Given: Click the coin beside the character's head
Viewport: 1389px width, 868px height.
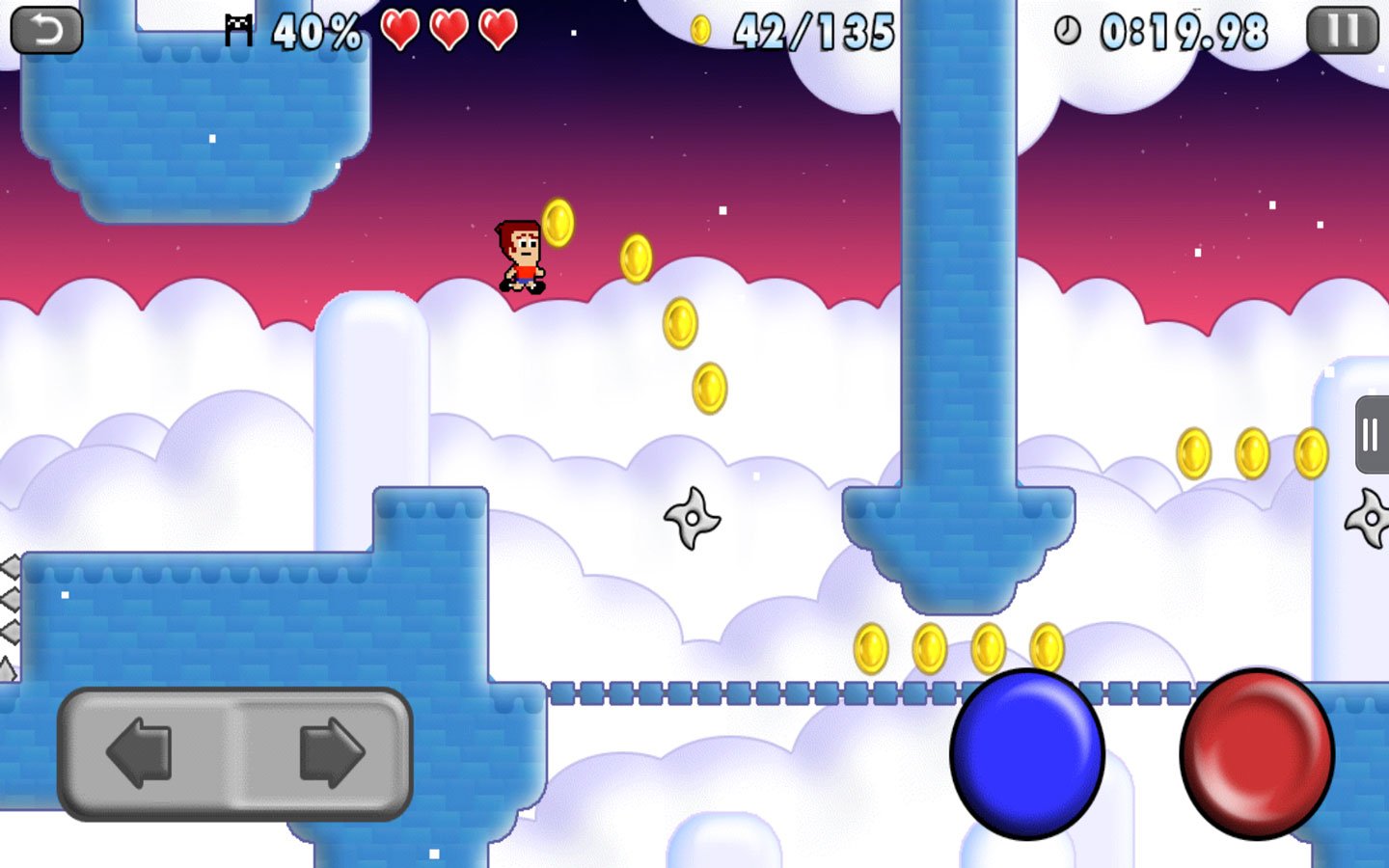Looking at the screenshot, I should tap(560, 223).
